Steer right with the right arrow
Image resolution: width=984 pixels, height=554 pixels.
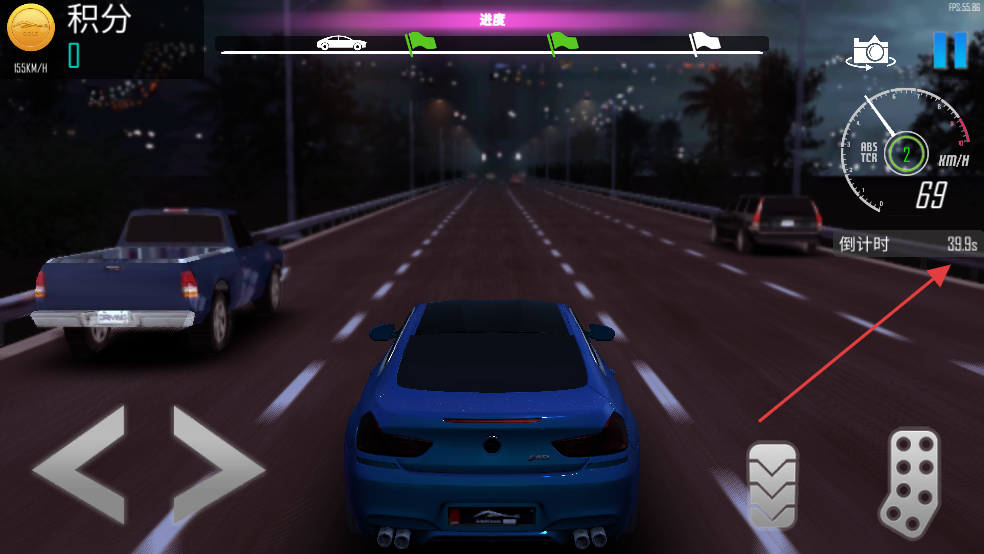coord(217,464)
